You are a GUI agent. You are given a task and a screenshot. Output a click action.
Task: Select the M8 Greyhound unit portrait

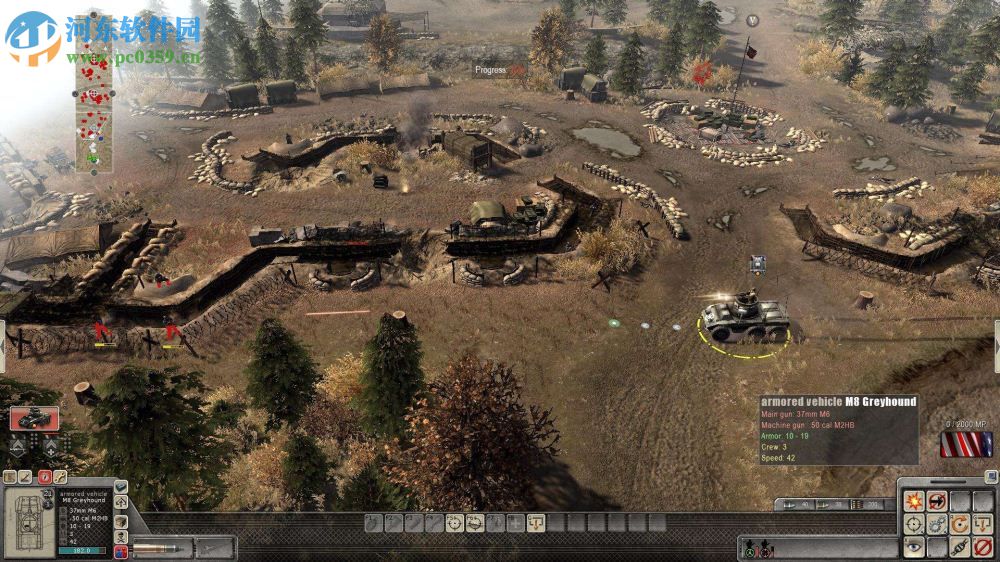tap(34, 418)
